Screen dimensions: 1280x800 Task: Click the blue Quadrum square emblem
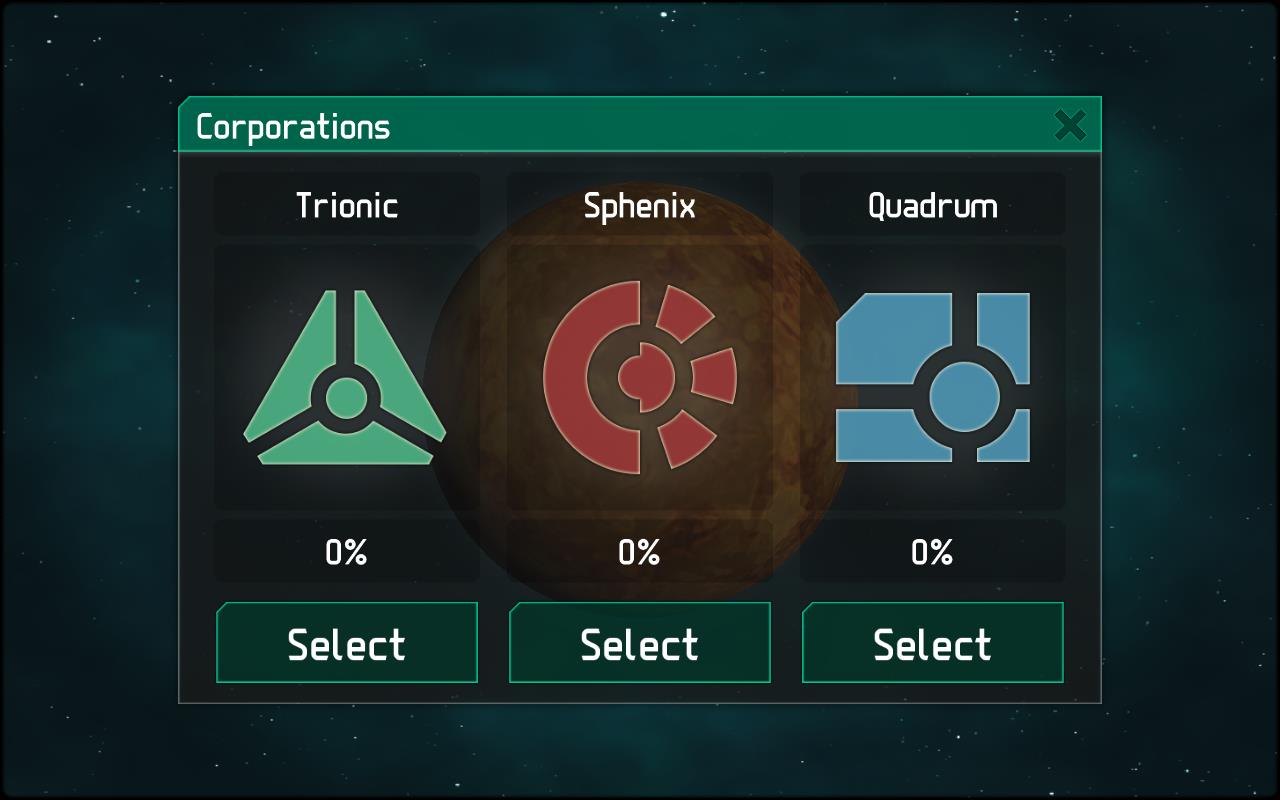pos(932,377)
